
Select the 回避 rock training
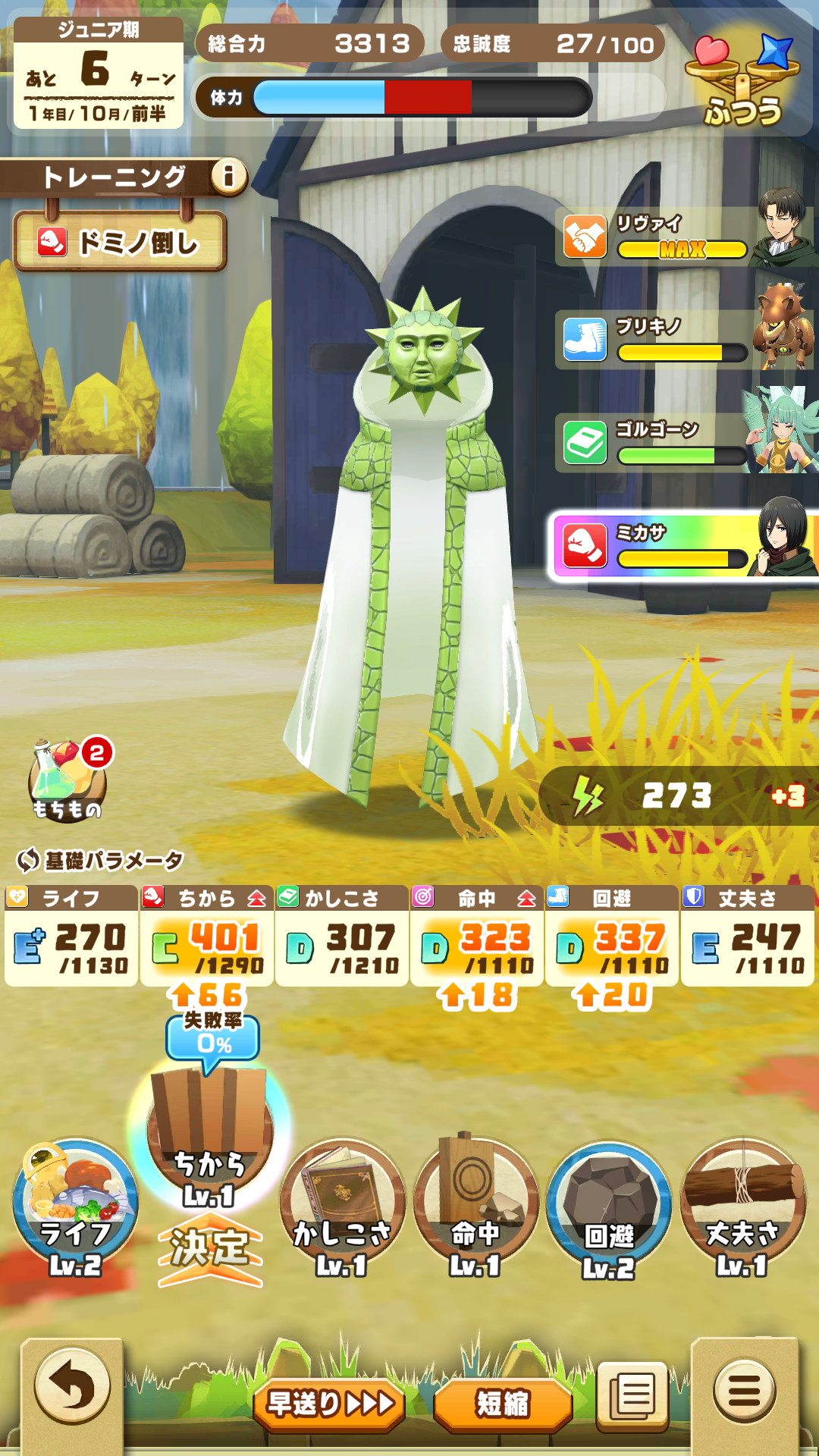(609, 1207)
